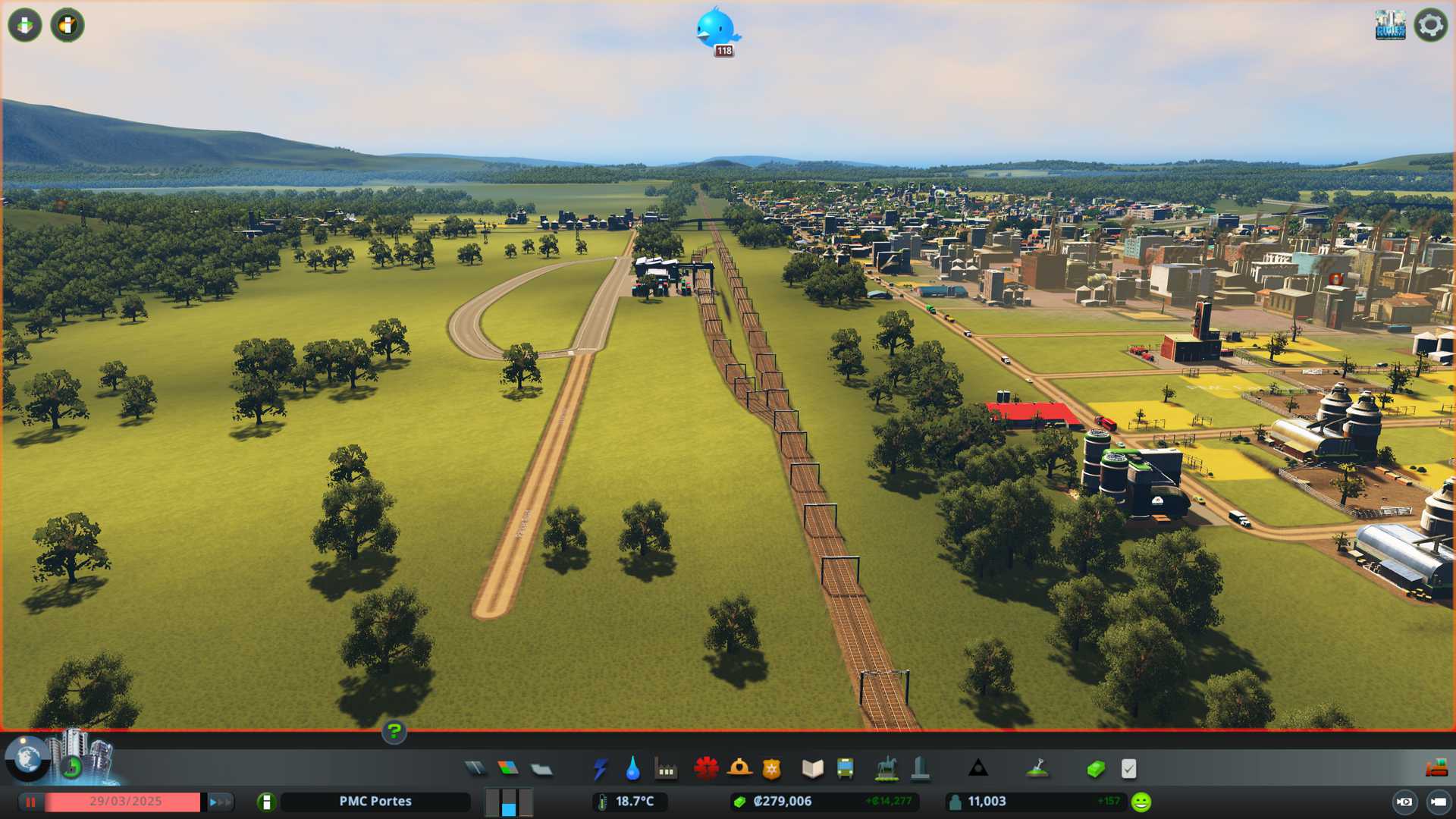This screenshot has height=819, width=1456.
Task: Open the Electricity lightning bolt menu
Action: click(600, 769)
